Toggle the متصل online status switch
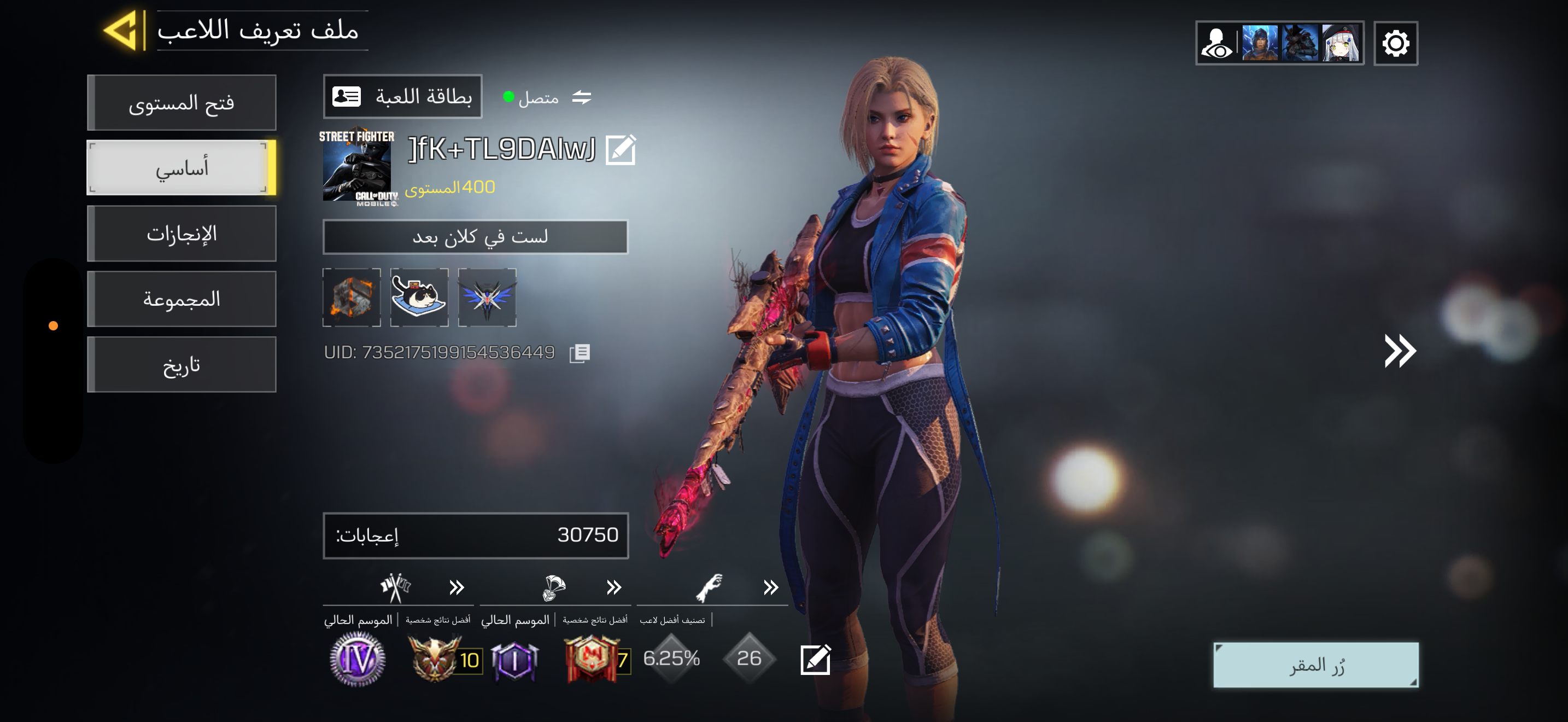 coord(581,97)
